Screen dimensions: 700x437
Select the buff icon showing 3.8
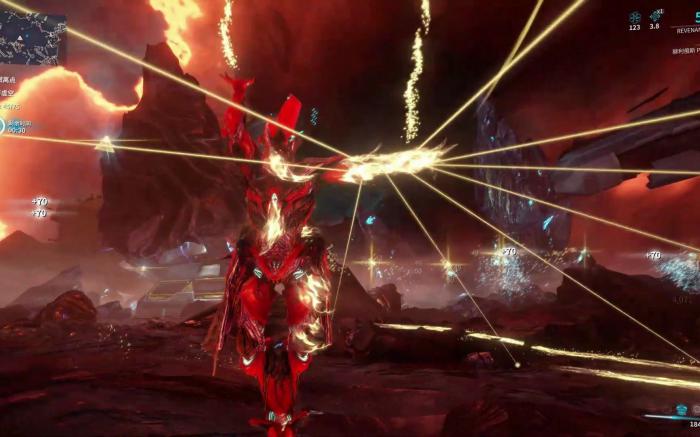[656, 16]
